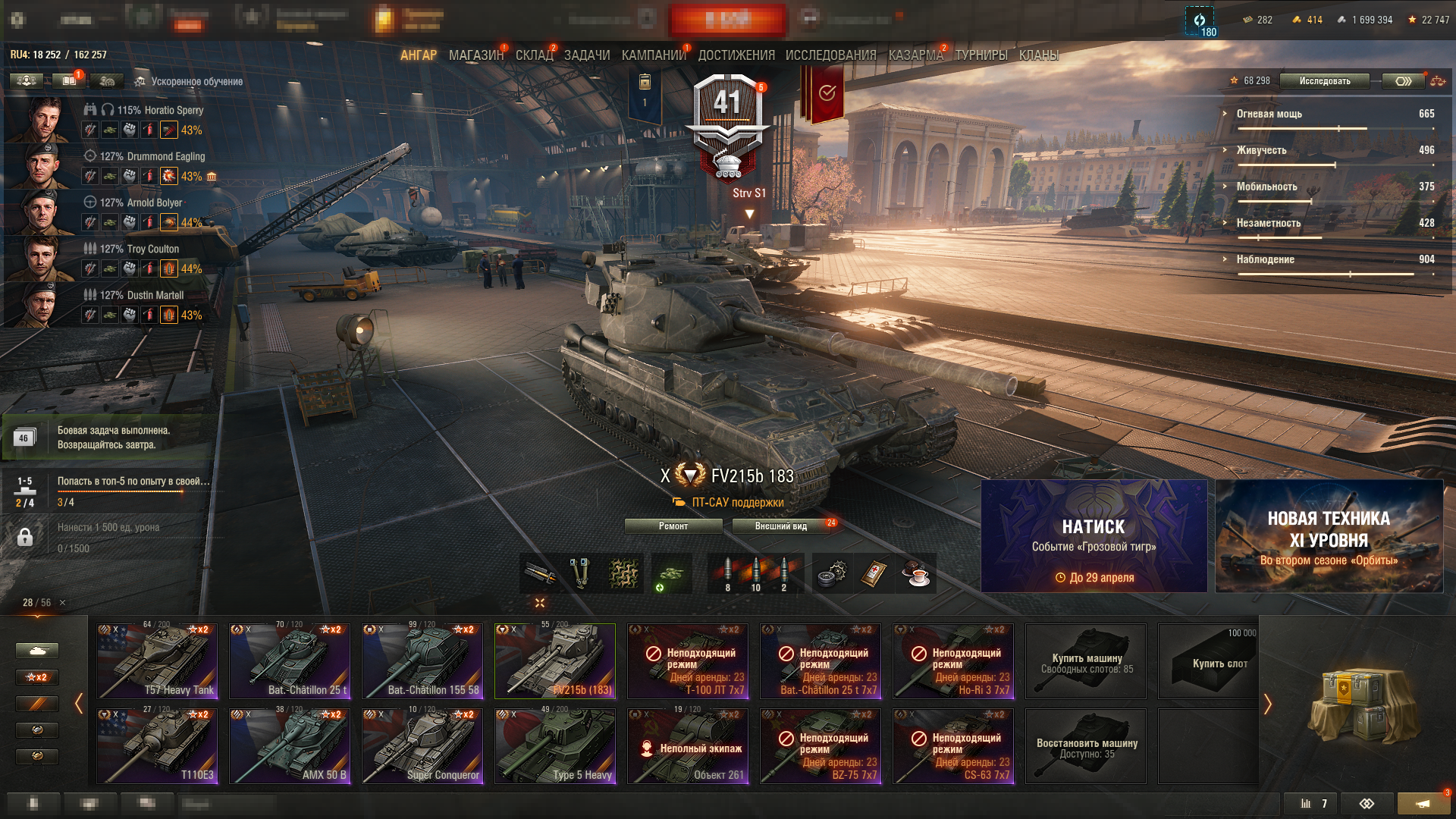Screen dimensions: 1456x819
Task: Select the AMX 50 B tank
Action: [x=290, y=746]
